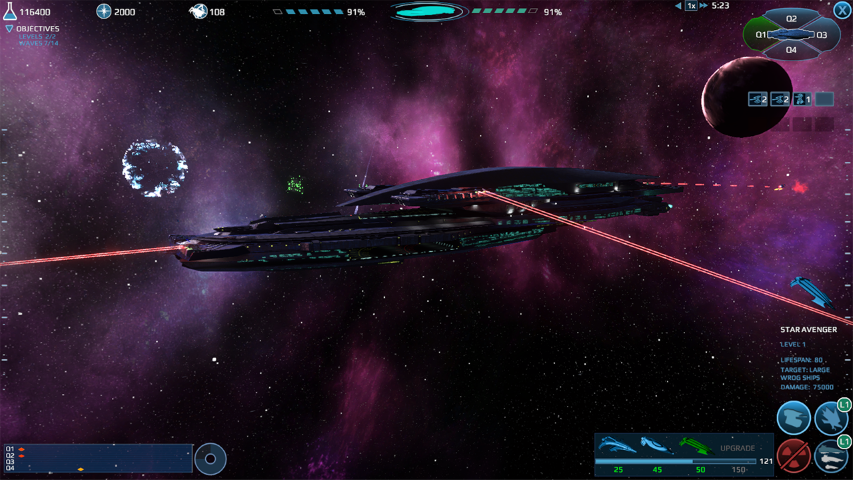
Task: Select quadrant Q2 on the ship selector
Action: [791, 19]
